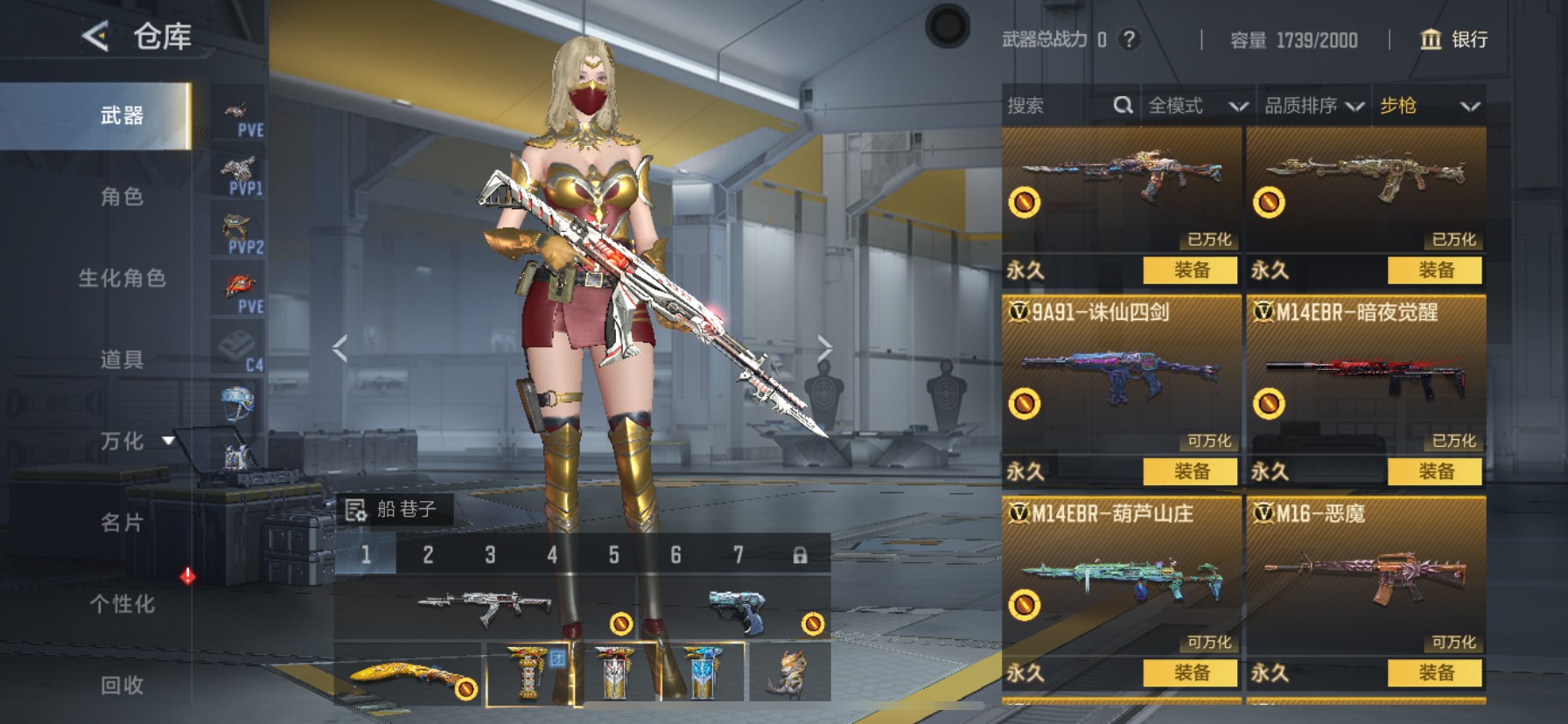1568x724 pixels.
Task: Open the 全模式 mode dropdown
Action: (1197, 106)
